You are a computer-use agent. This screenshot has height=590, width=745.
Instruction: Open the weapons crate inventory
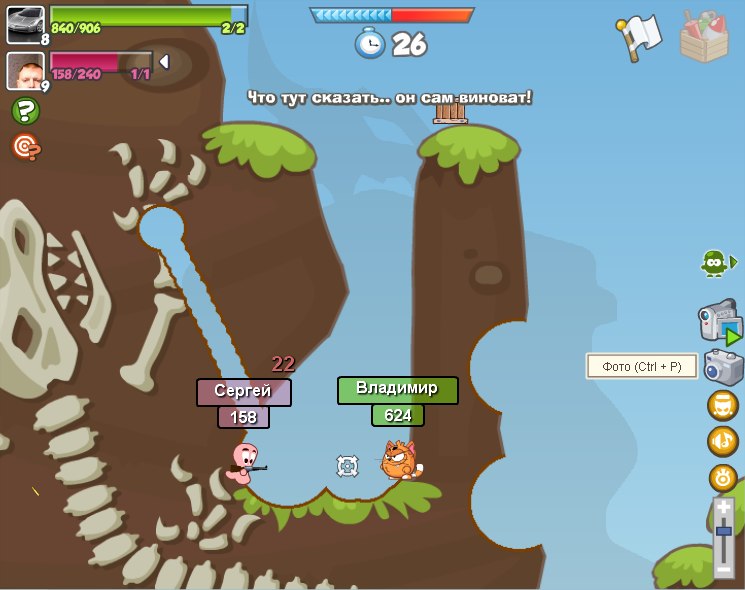point(704,37)
